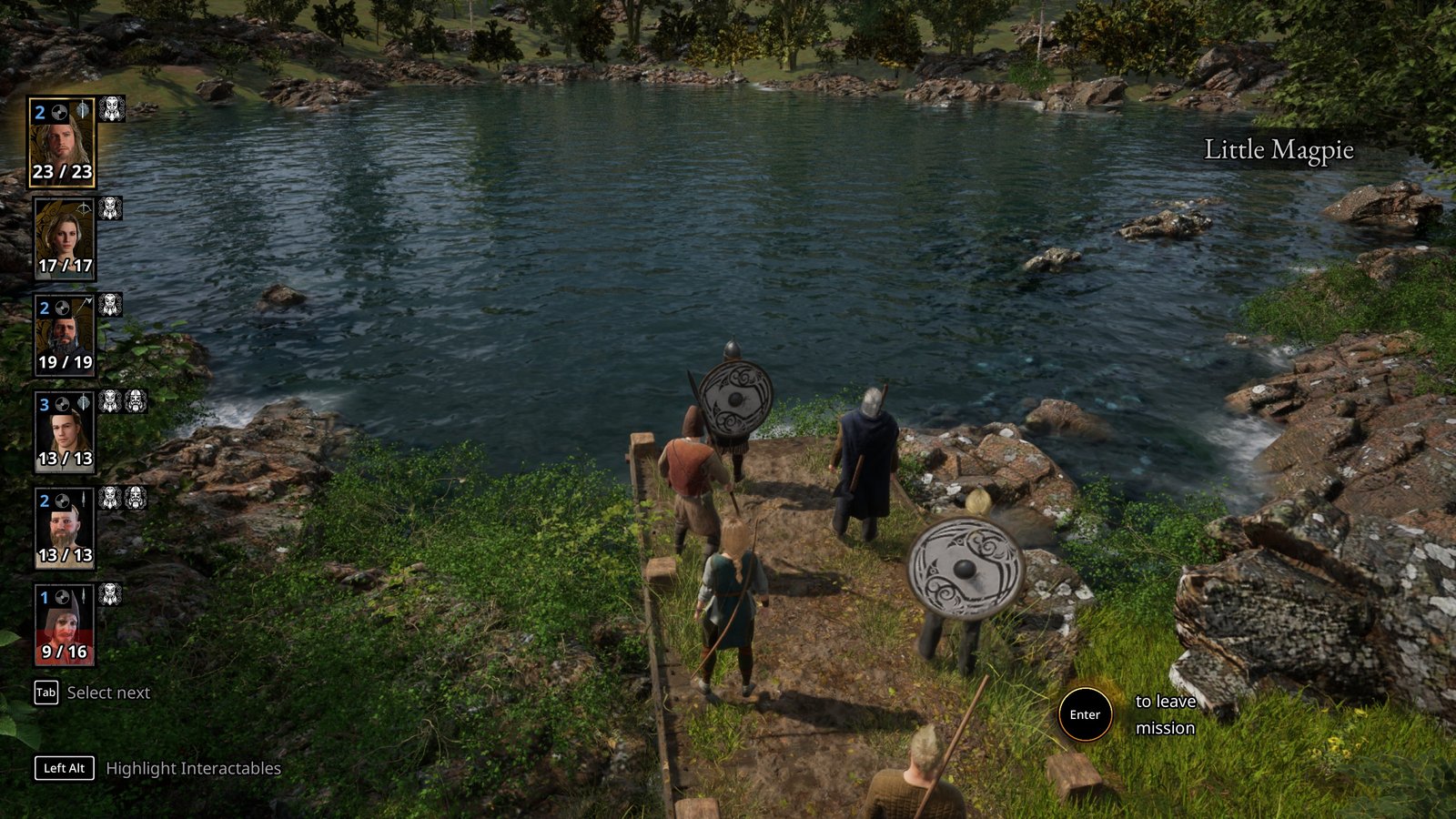Select the red-bearded level 2 portrait with 13/13 health
Viewport: 1456px width, 819px height.
point(64,528)
